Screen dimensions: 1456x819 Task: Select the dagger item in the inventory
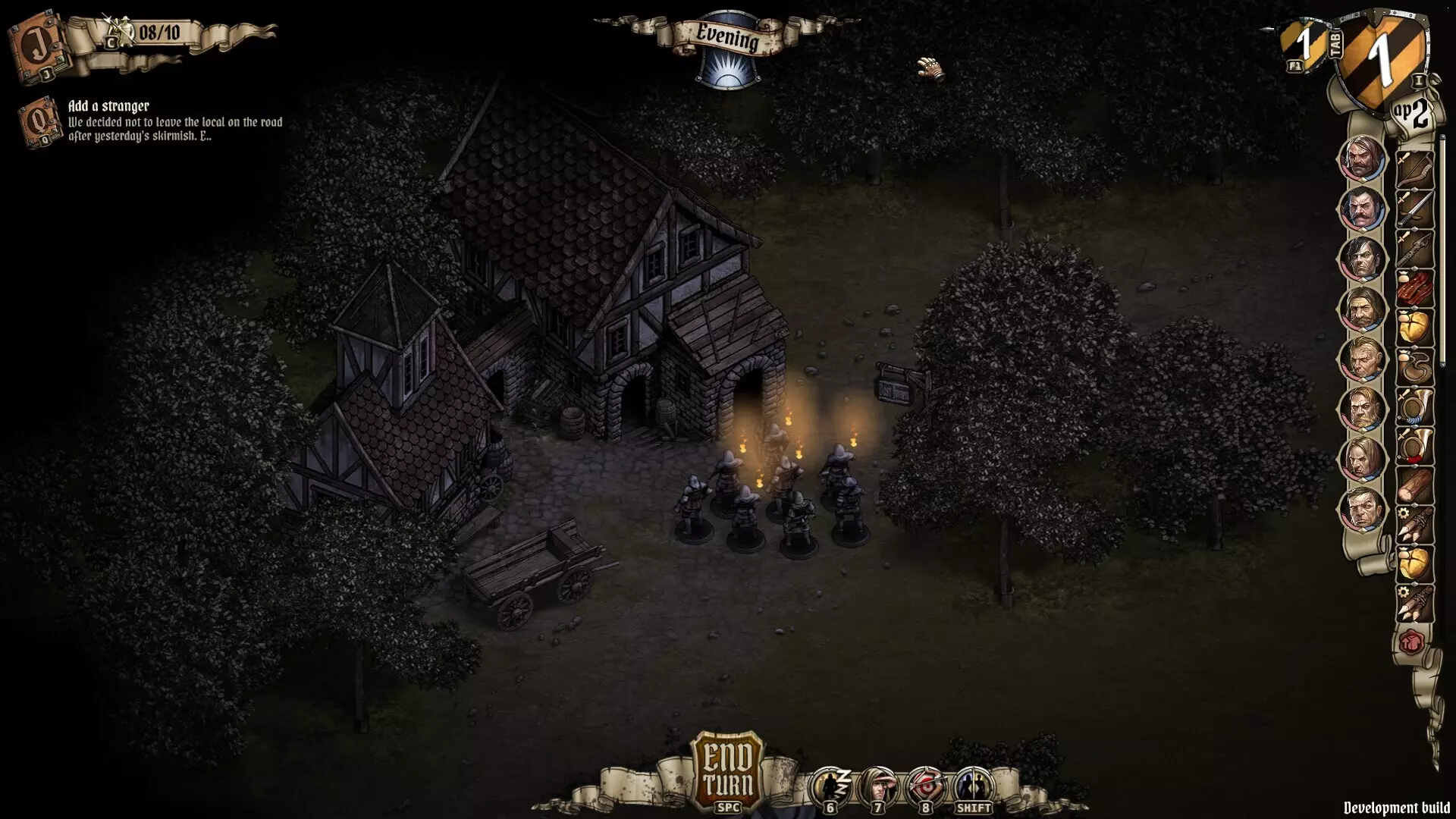(x=1417, y=210)
